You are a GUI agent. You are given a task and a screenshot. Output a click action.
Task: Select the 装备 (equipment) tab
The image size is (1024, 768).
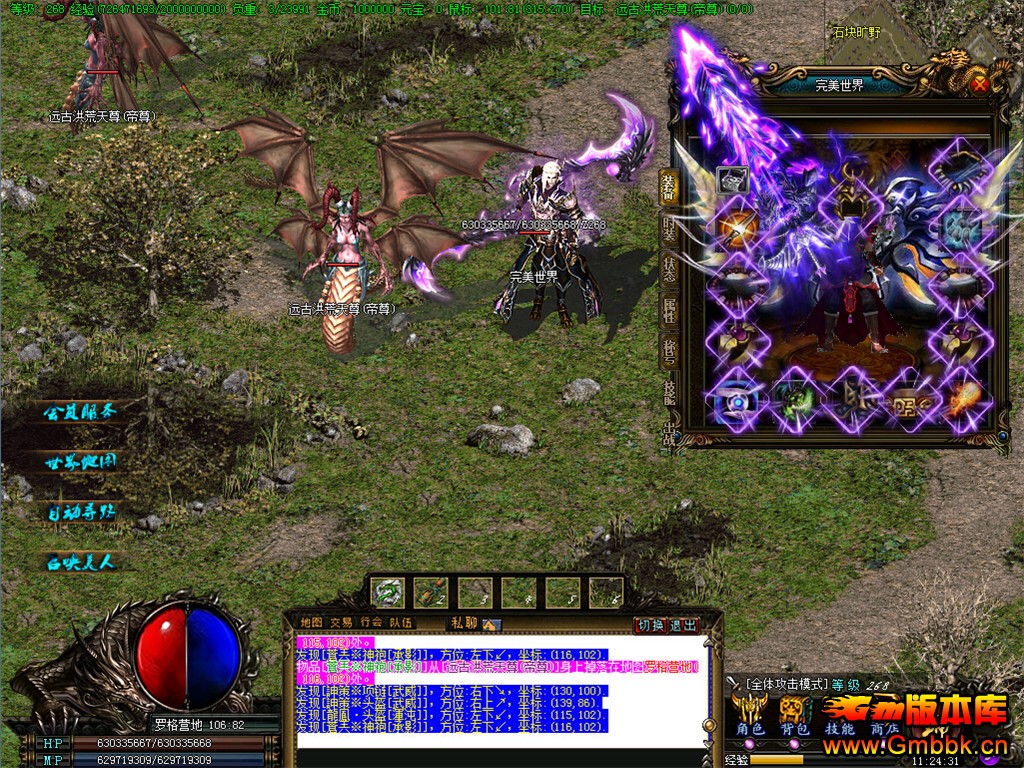pyautogui.click(x=669, y=188)
